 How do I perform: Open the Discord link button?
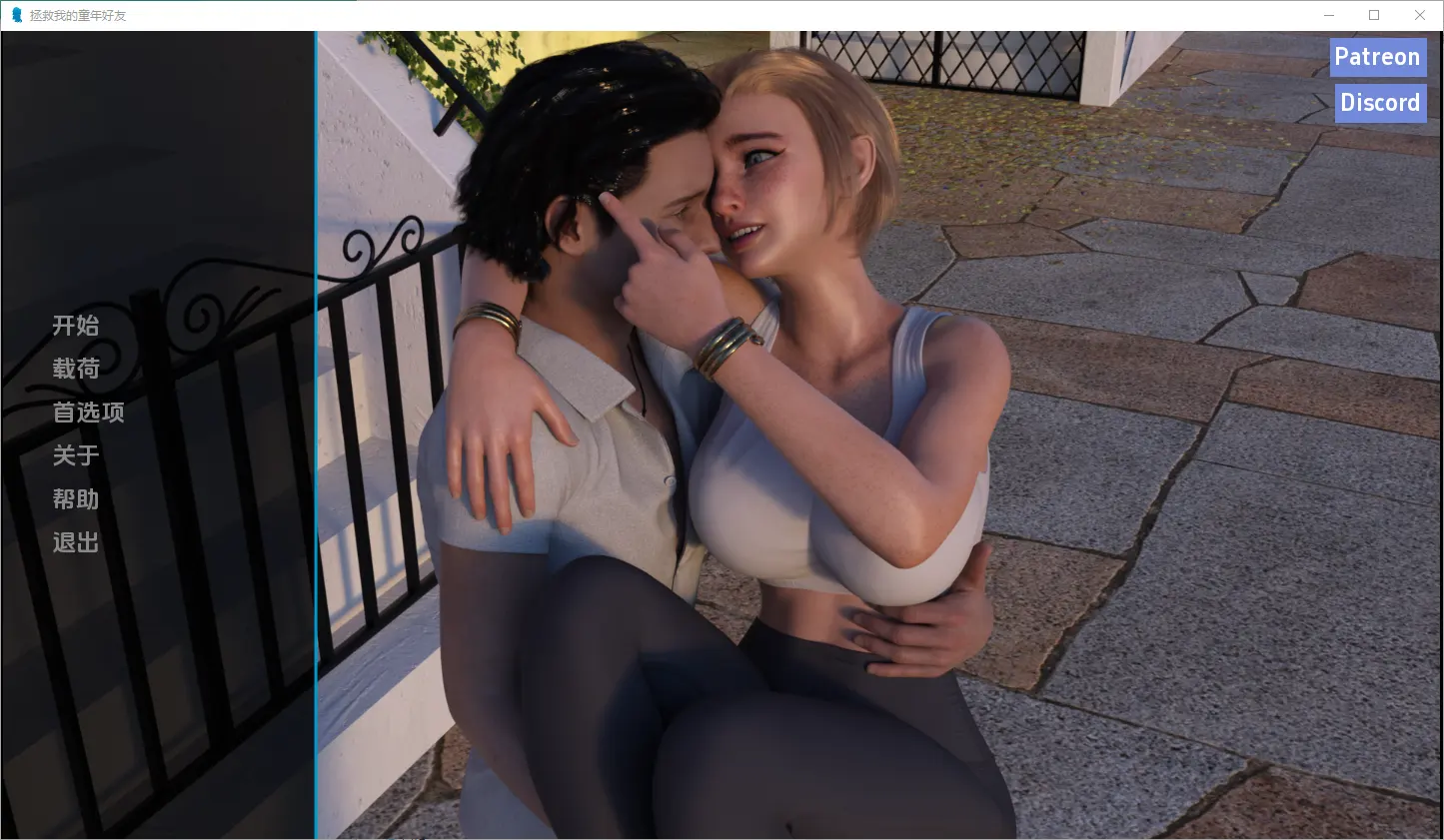(x=1379, y=103)
